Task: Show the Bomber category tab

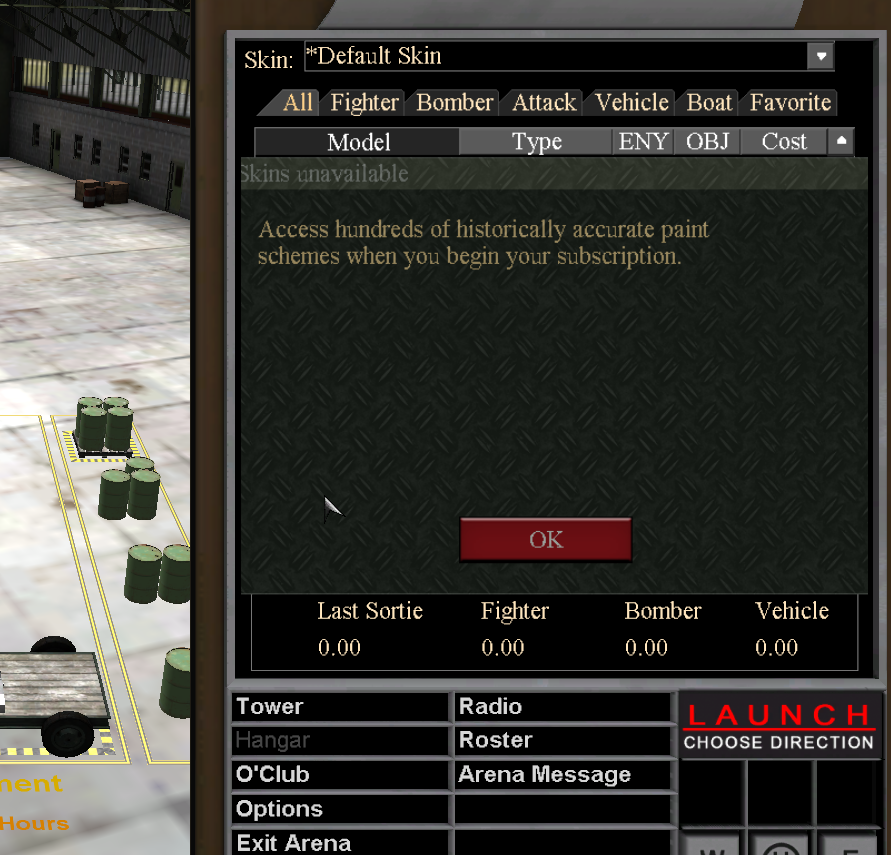Action: (x=454, y=103)
